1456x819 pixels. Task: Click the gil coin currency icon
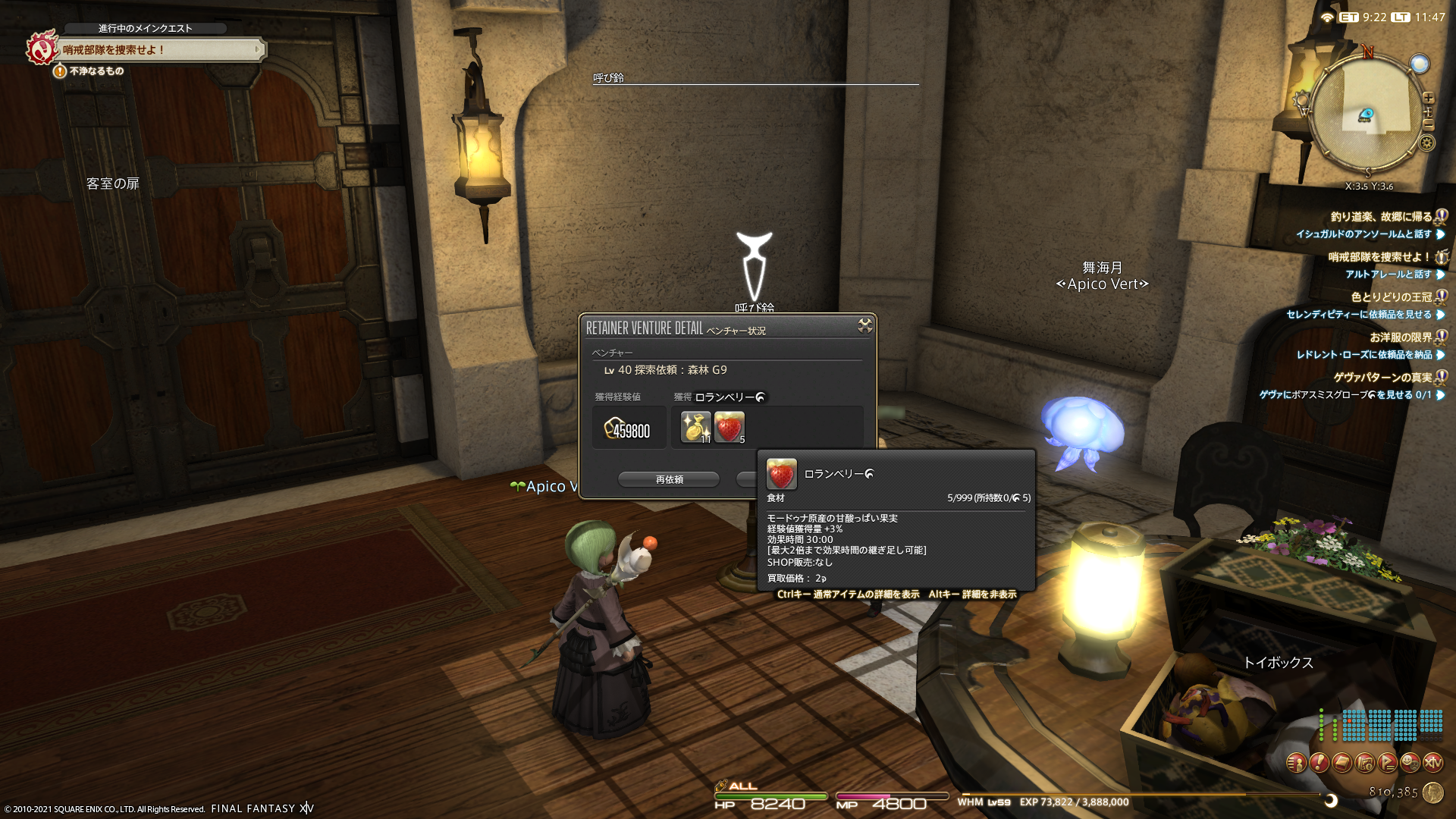tap(1432, 792)
